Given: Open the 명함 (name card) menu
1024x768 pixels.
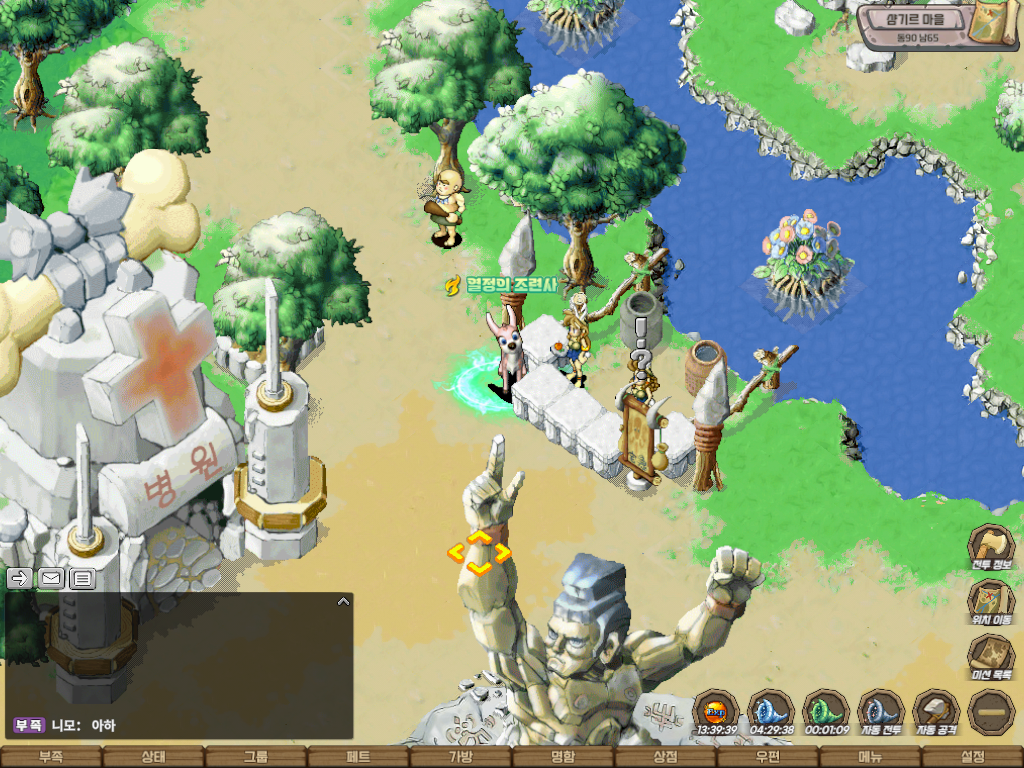Looking at the screenshot, I should coord(563,757).
